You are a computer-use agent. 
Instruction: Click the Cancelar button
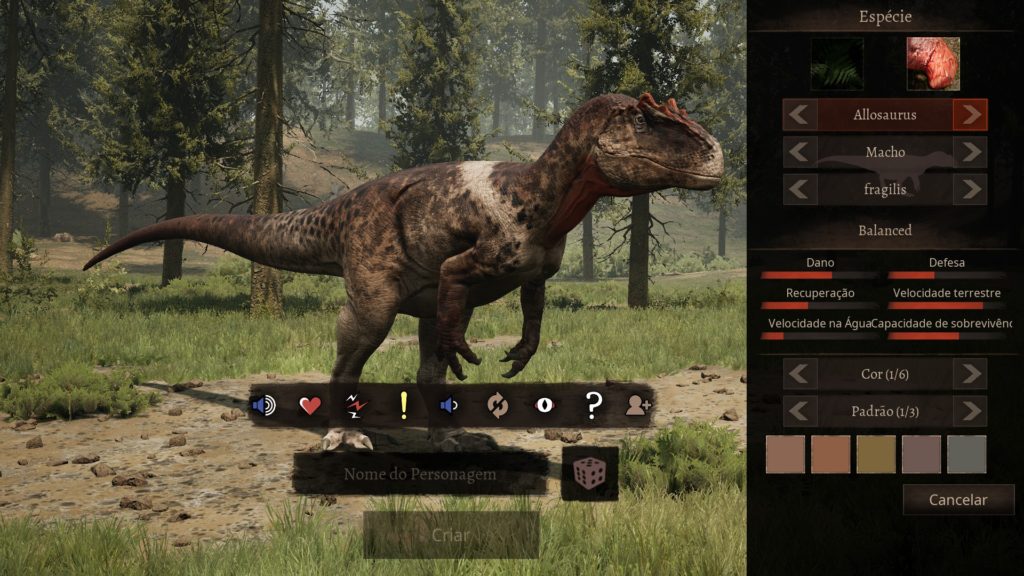957,499
